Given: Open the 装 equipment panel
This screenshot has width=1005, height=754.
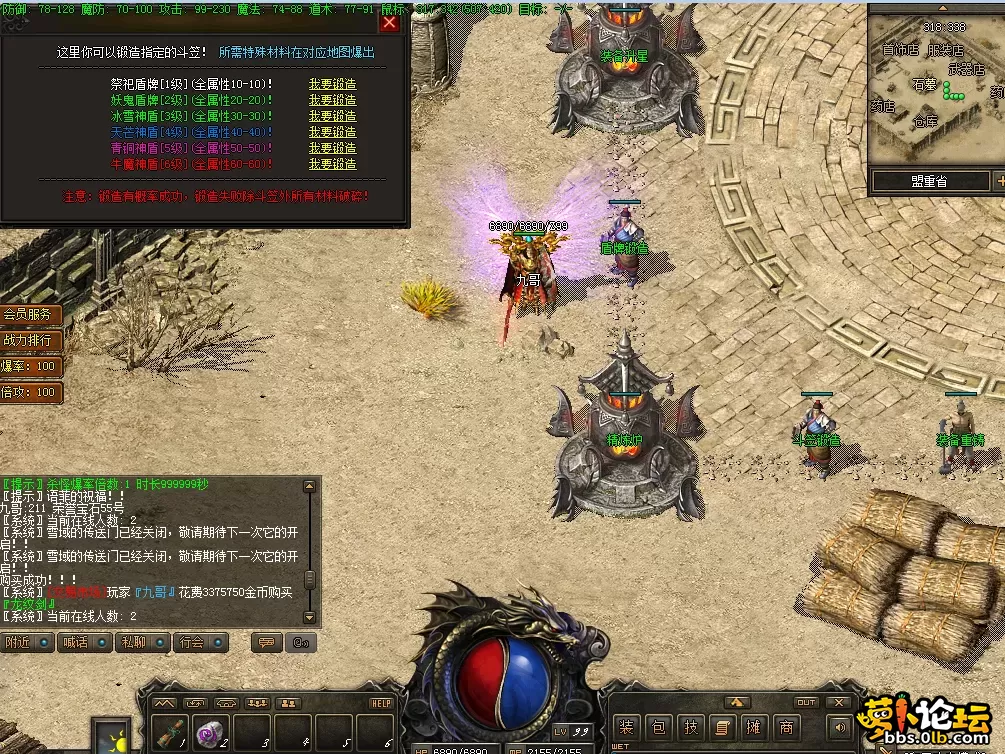Looking at the screenshot, I should click(626, 727).
